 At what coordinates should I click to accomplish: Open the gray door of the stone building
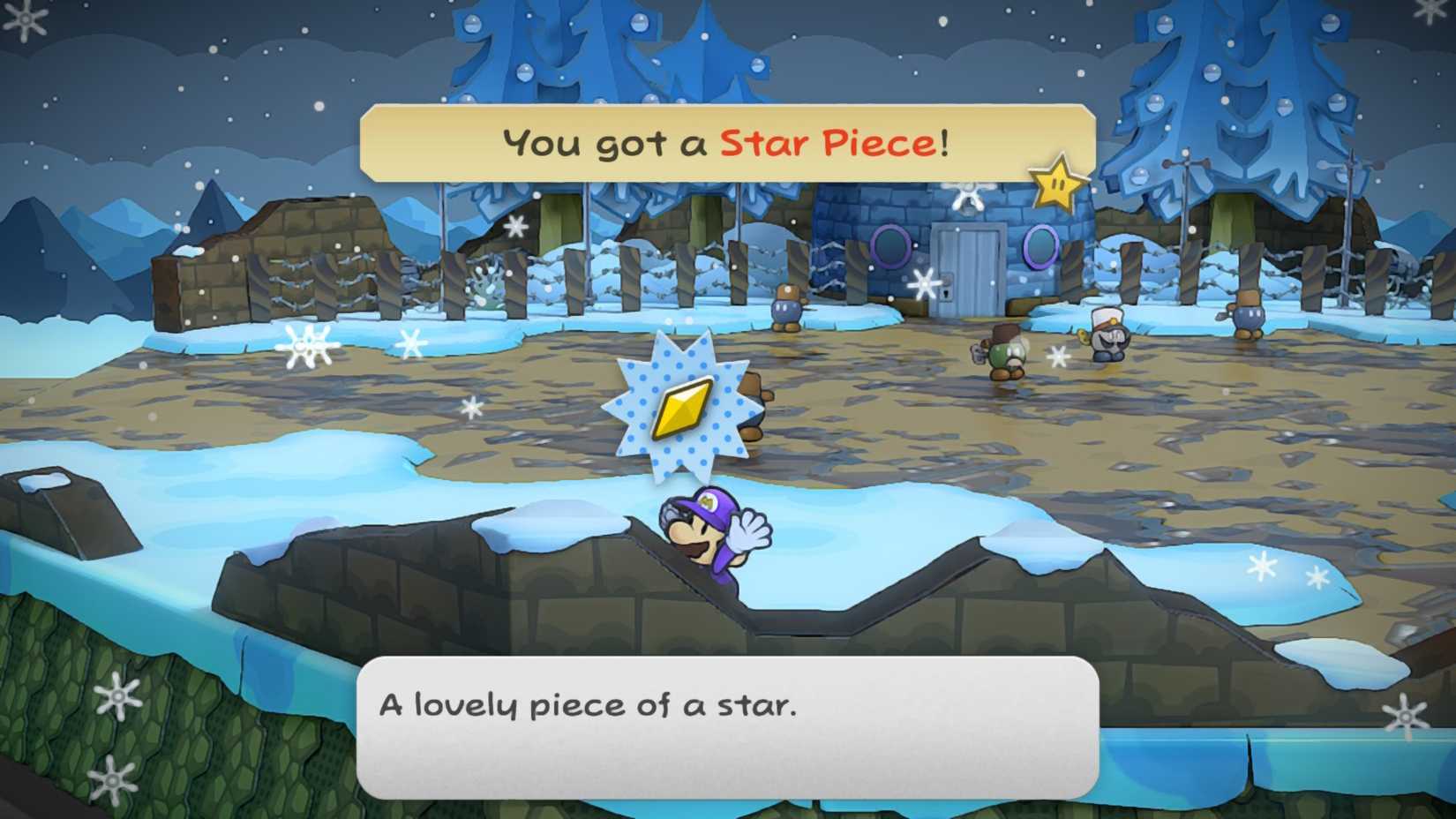[968, 269]
